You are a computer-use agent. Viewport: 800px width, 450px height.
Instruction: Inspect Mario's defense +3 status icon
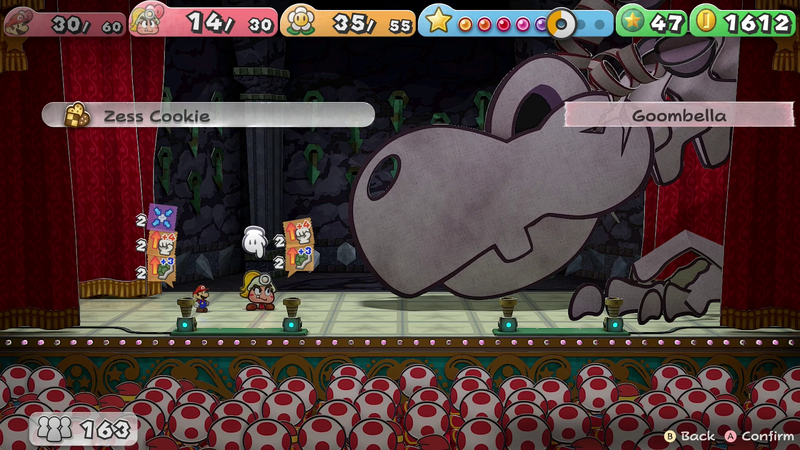[x=163, y=268]
